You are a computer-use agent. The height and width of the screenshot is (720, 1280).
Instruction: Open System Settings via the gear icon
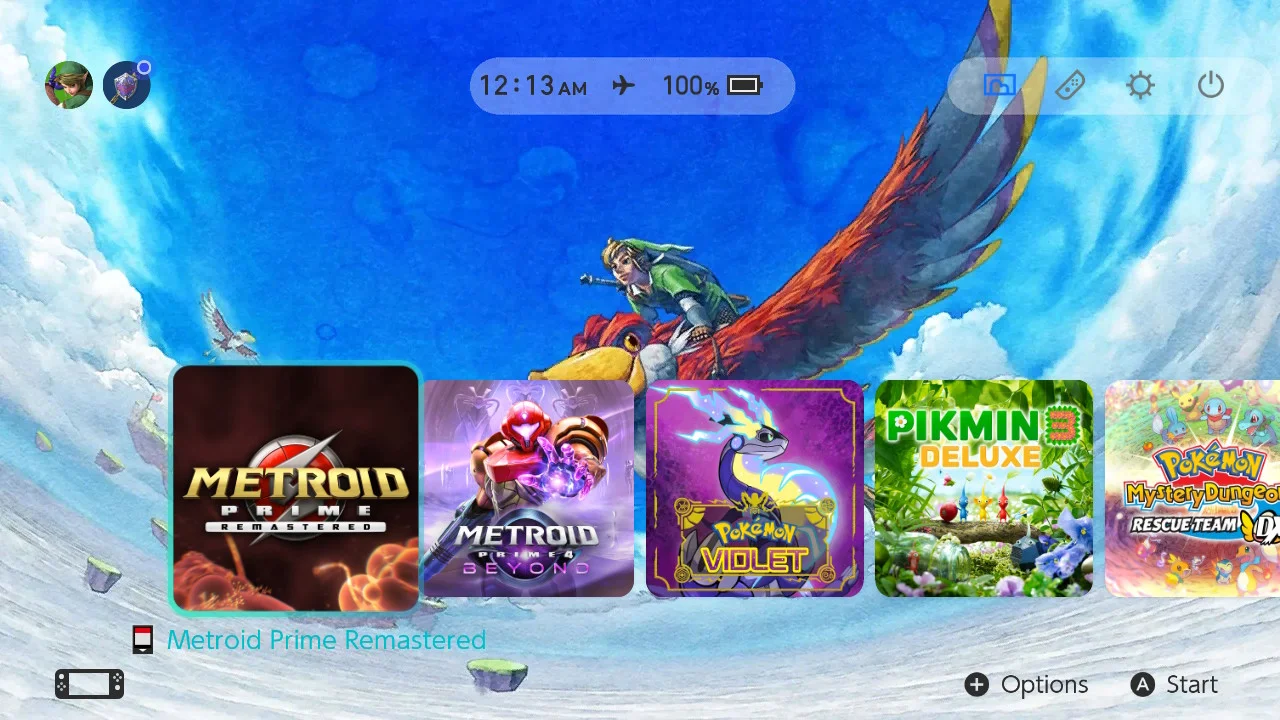(x=1140, y=85)
